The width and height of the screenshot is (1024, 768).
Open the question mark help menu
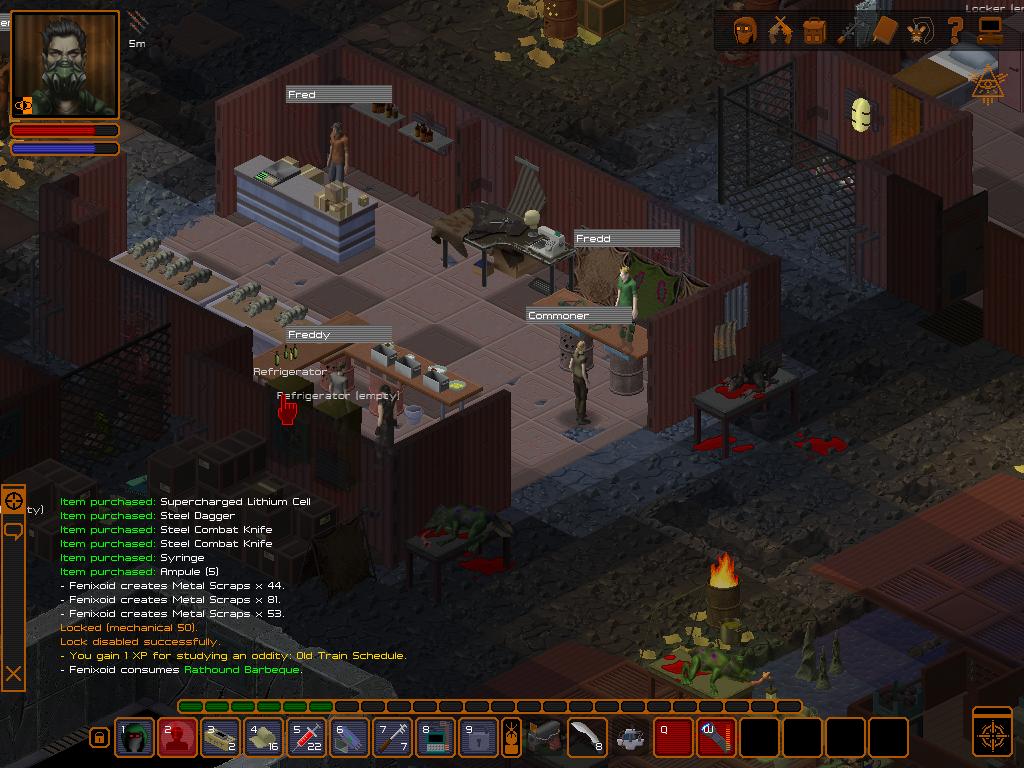click(x=955, y=31)
